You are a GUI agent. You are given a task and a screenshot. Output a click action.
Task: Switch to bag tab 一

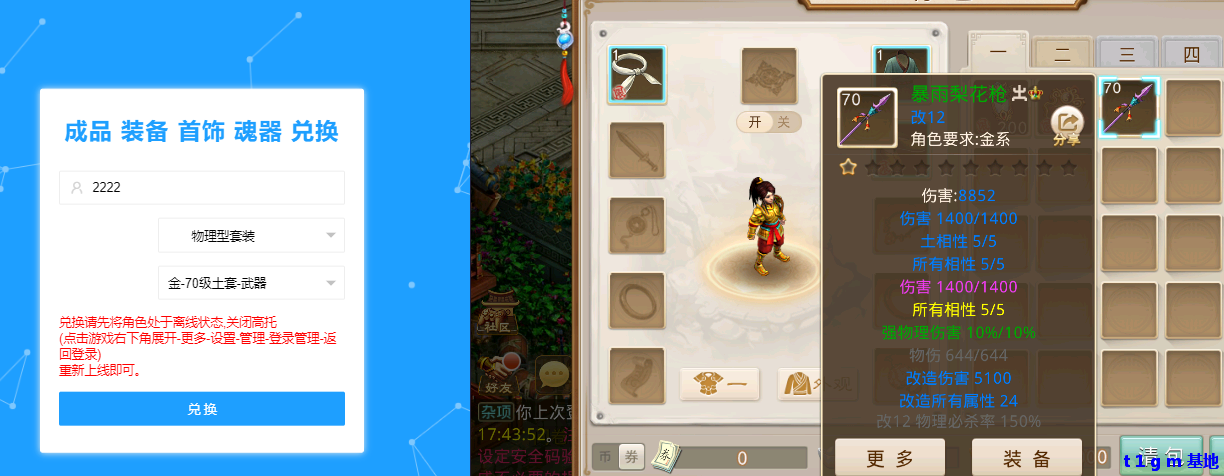[x=997, y=54]
